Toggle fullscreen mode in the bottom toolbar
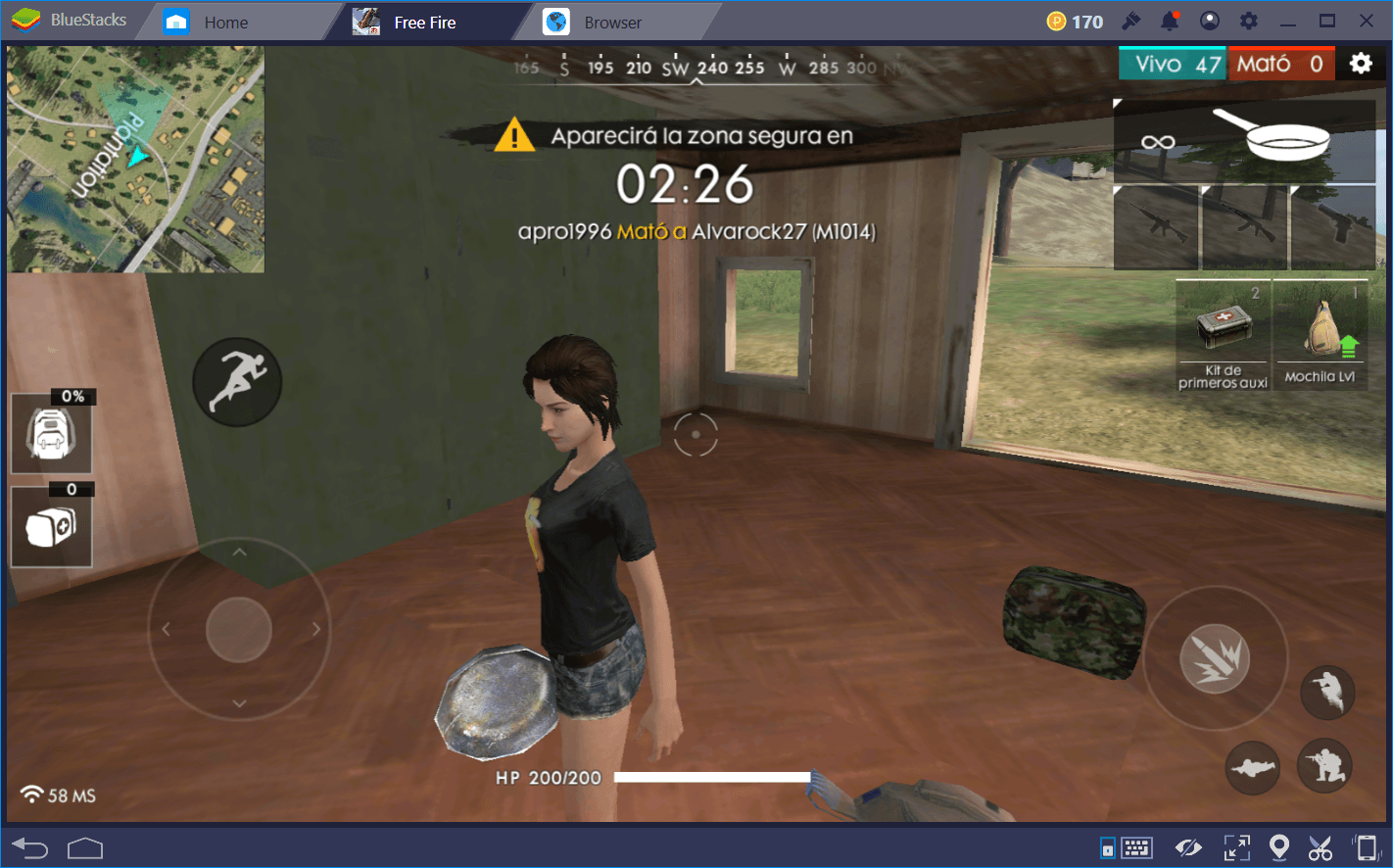1393x868 pixels. coord(1236,846)
